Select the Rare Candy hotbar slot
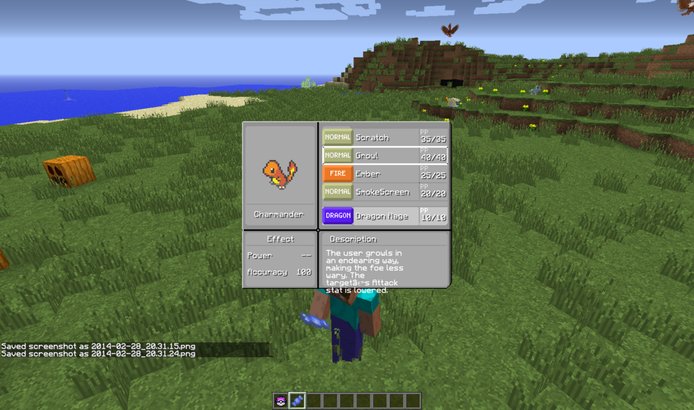Screen dimensions: 694x410 297,400
